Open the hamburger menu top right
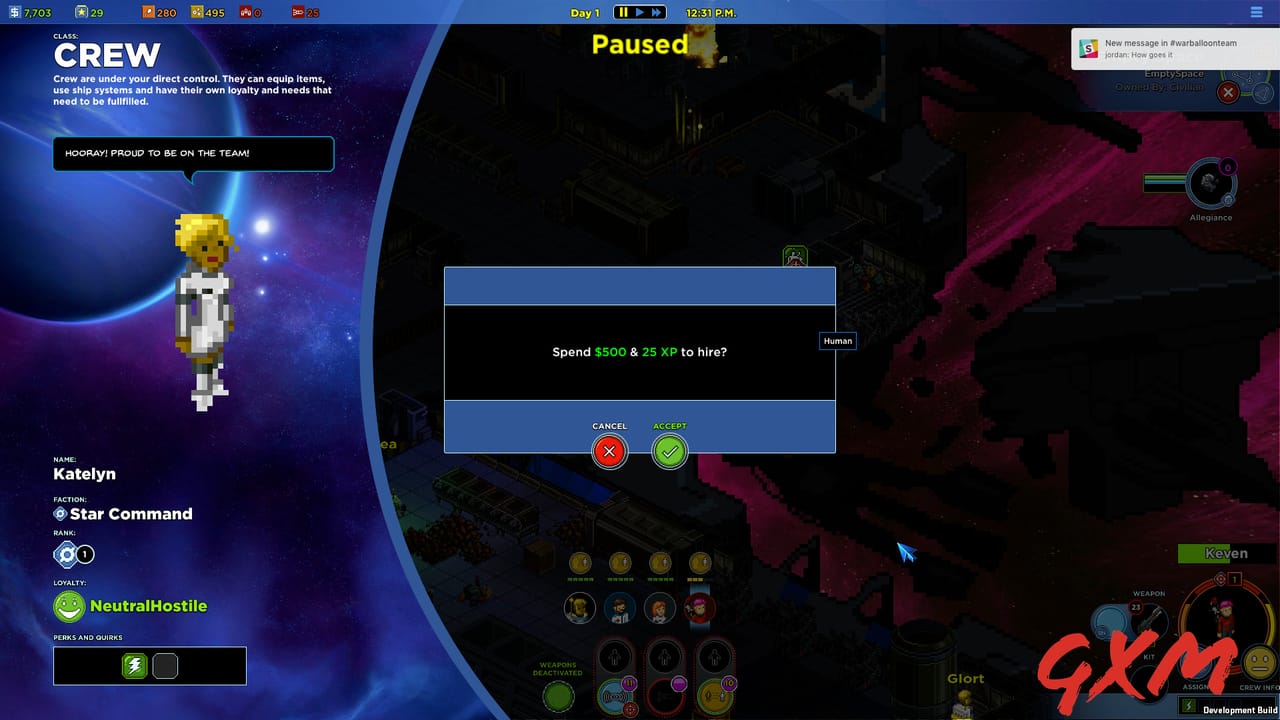Screen dimensions: 1280x720 click(x=1256, y=12)
